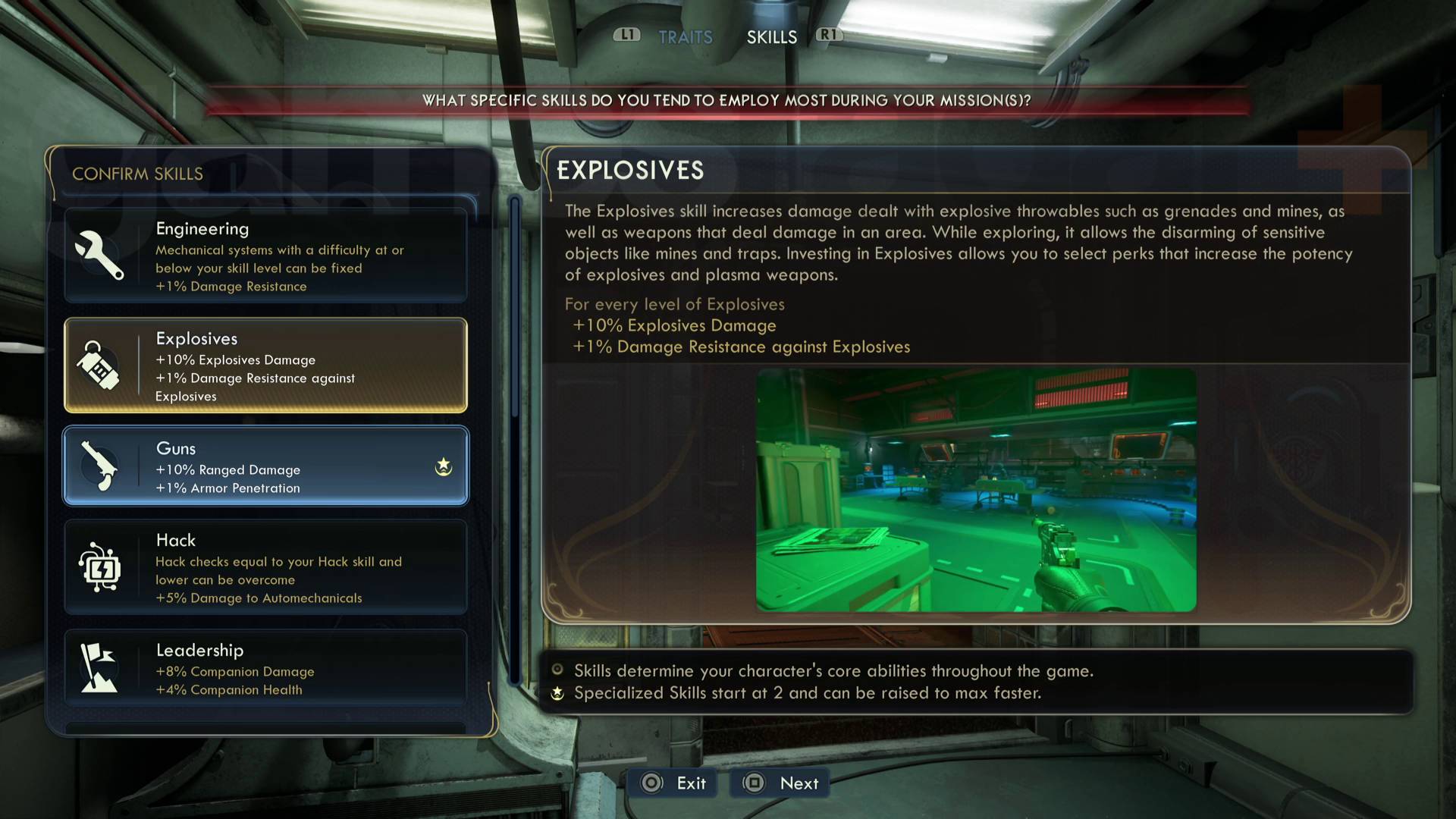Click the Explosives preview thumbnail
1456x819 pixels.
coord(976,490)
